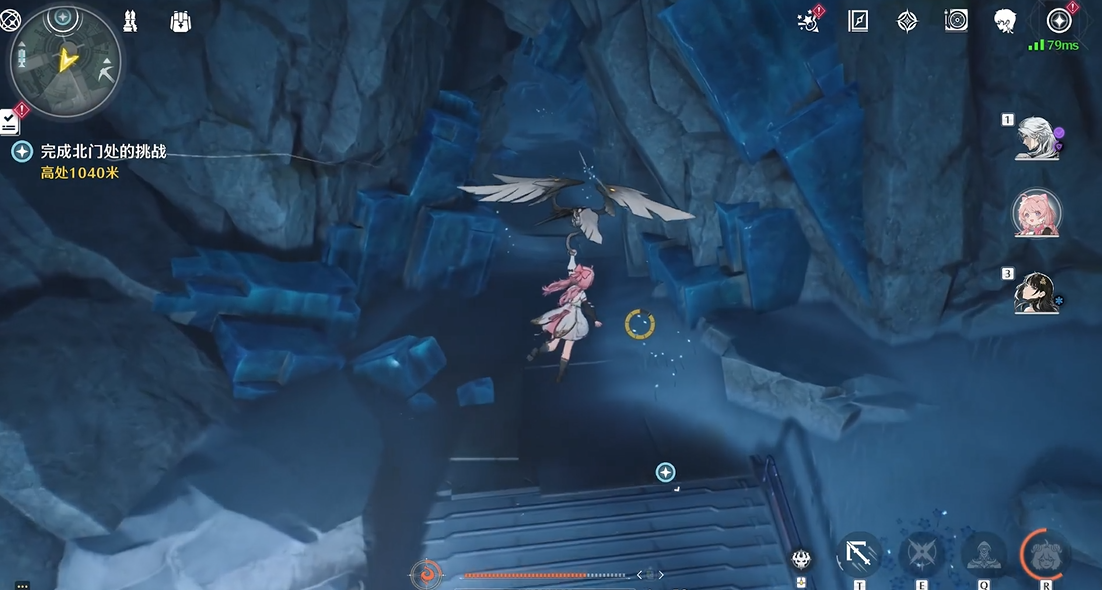Use the grapple arrow utility skill
The image size is (1102, 590).
(x=859, y=552)
